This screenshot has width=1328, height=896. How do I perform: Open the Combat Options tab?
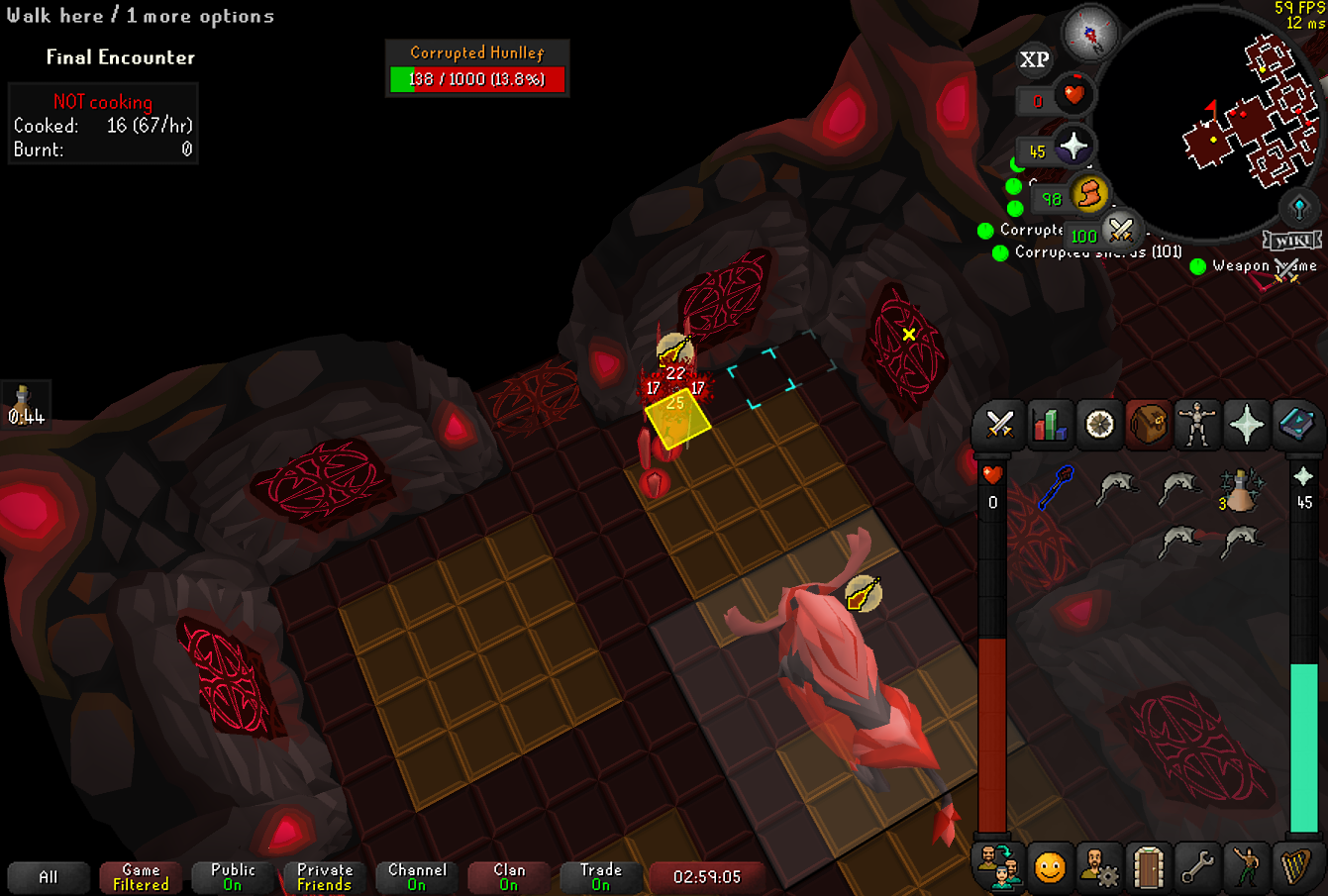[1000, 425]
